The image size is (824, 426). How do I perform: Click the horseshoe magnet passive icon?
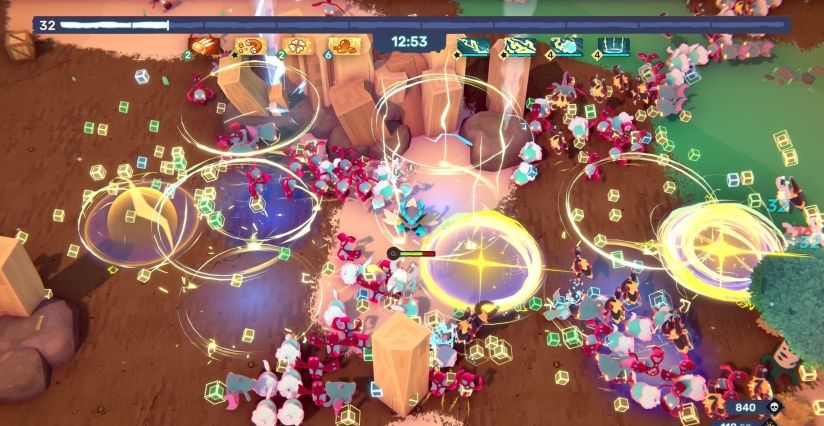point(249,46)
